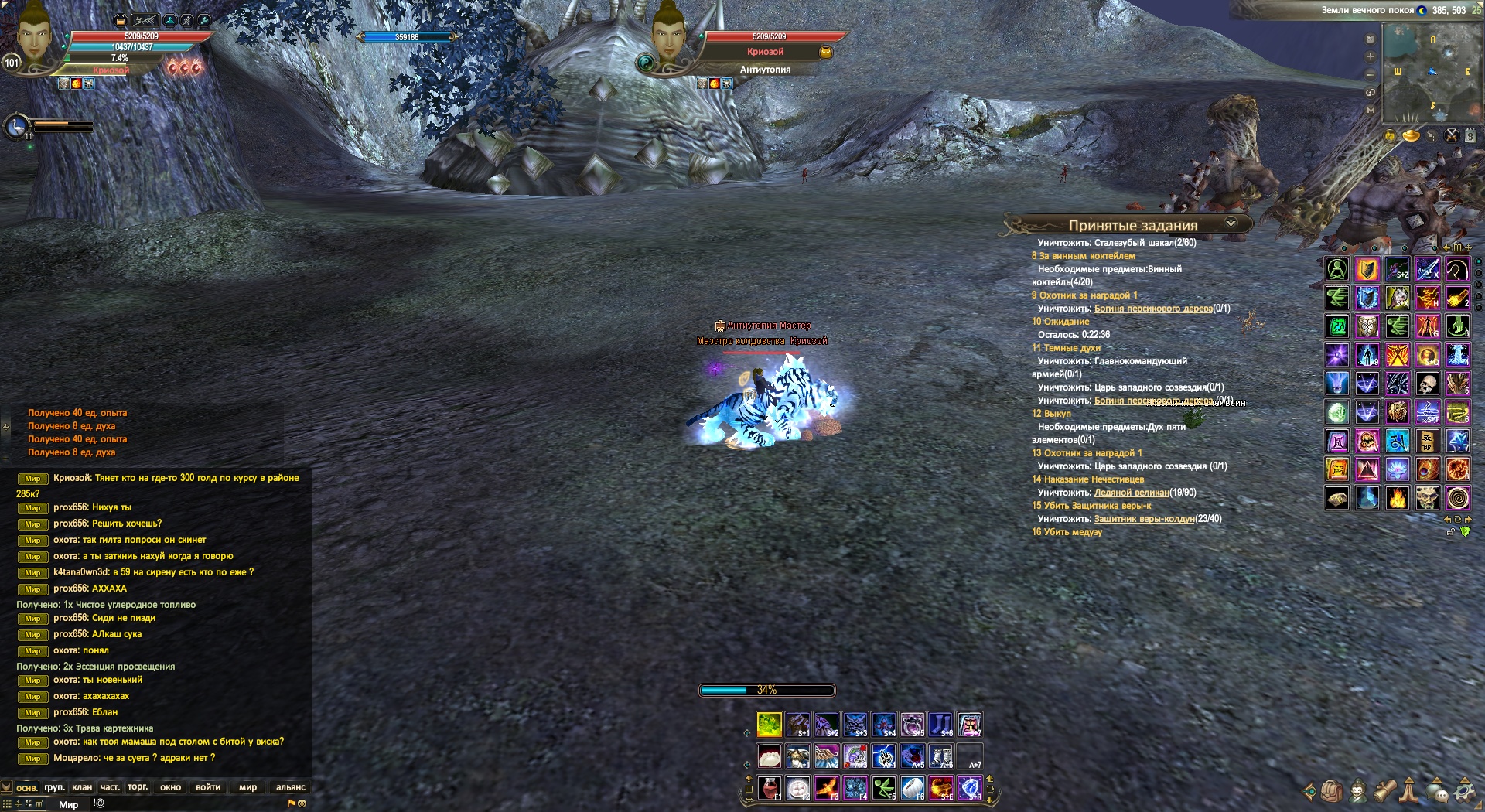Screen dimensions: 1485x812
Task: Click the minimap zoom-out minus button
Action: [1371, 74]
